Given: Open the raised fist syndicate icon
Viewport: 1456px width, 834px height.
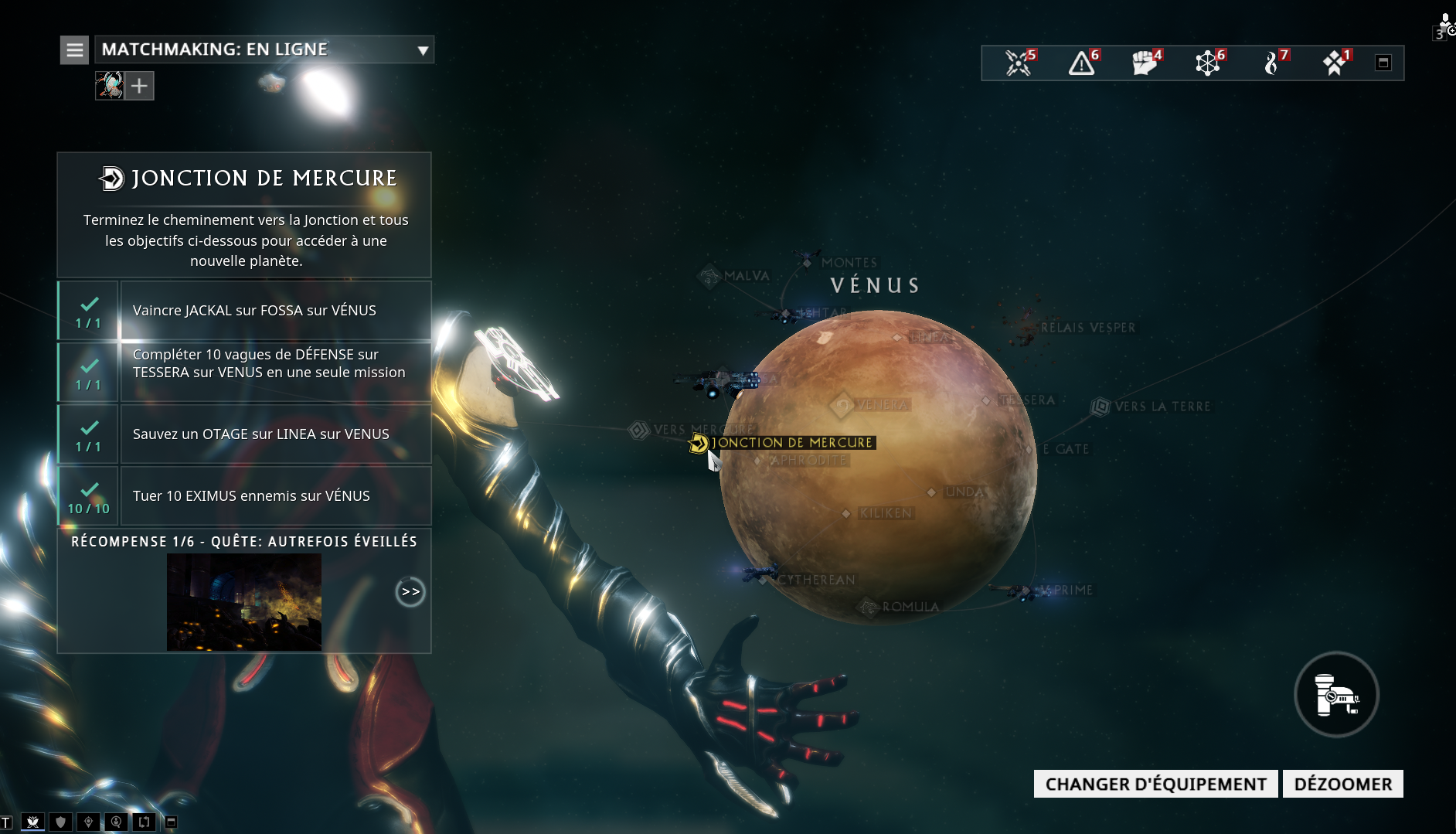Looking at the screenshot, I should [1145, 63].
